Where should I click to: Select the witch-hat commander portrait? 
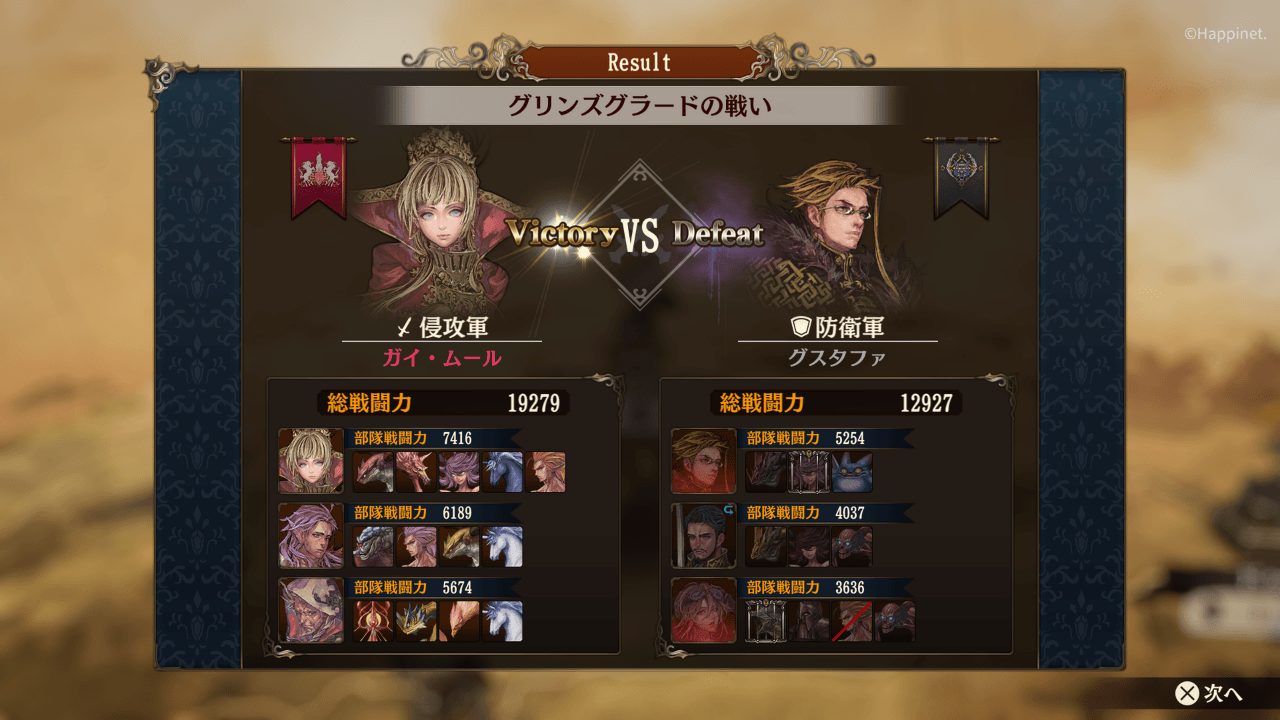pos(311,610)
